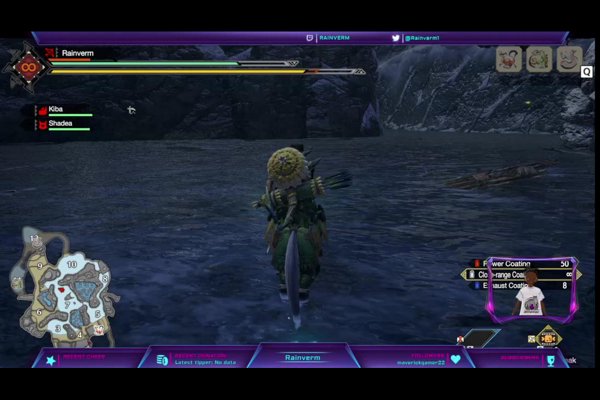Click the crab monster icon

[x=510, y=60]
